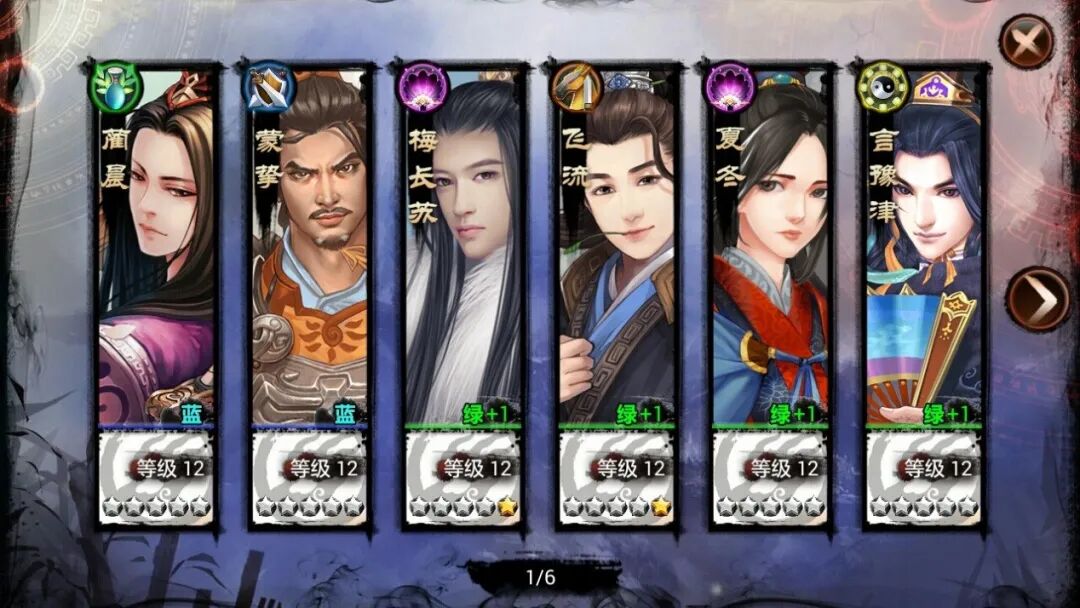The width and height of the screenshot is (1080, 608).
Task: Go to the next page of heroes
Action: point(1036,299)
